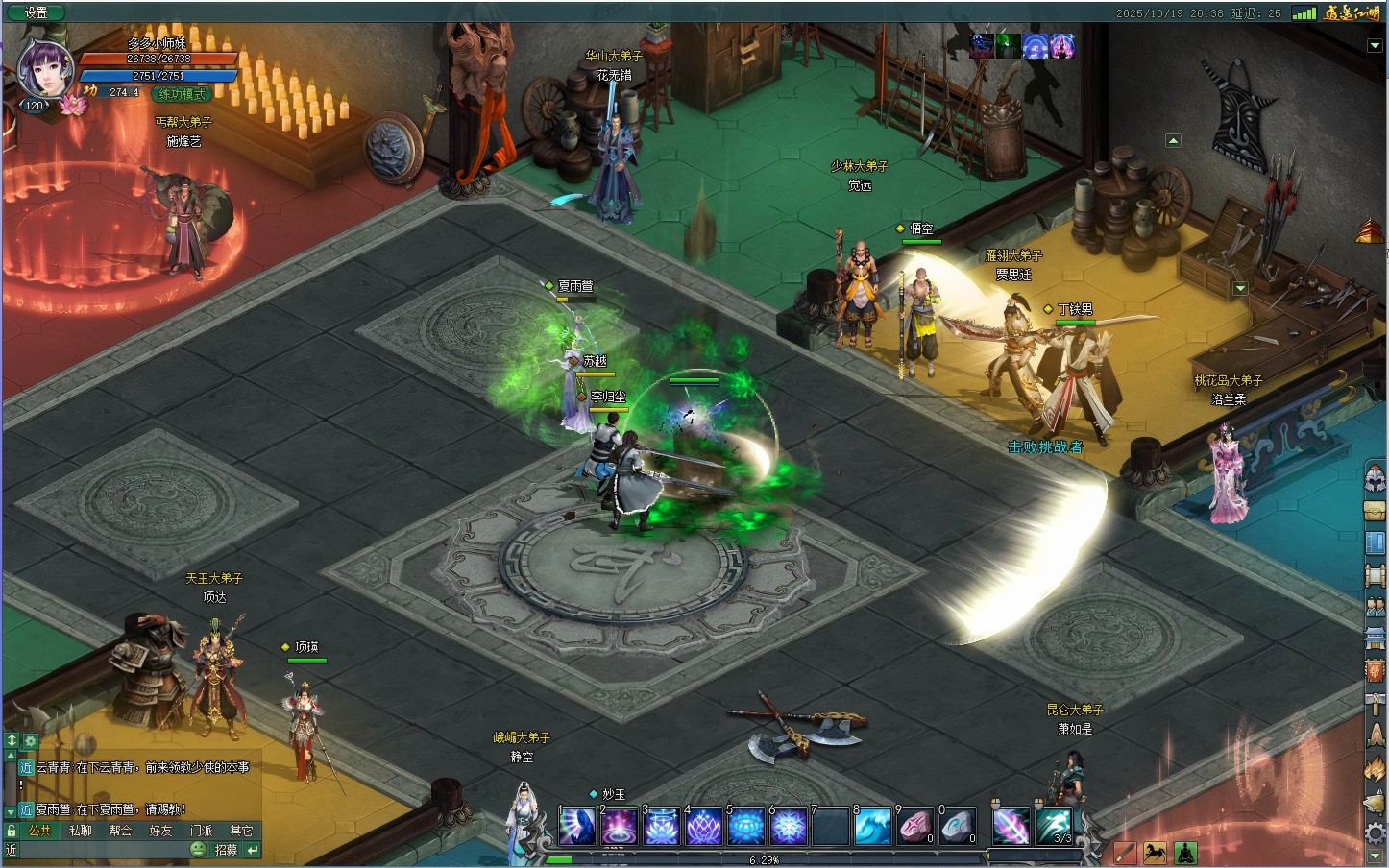Toggle the 练功模式 training mode button
1389x868 pixels.
pyautogui.click(x=183, y=94)
